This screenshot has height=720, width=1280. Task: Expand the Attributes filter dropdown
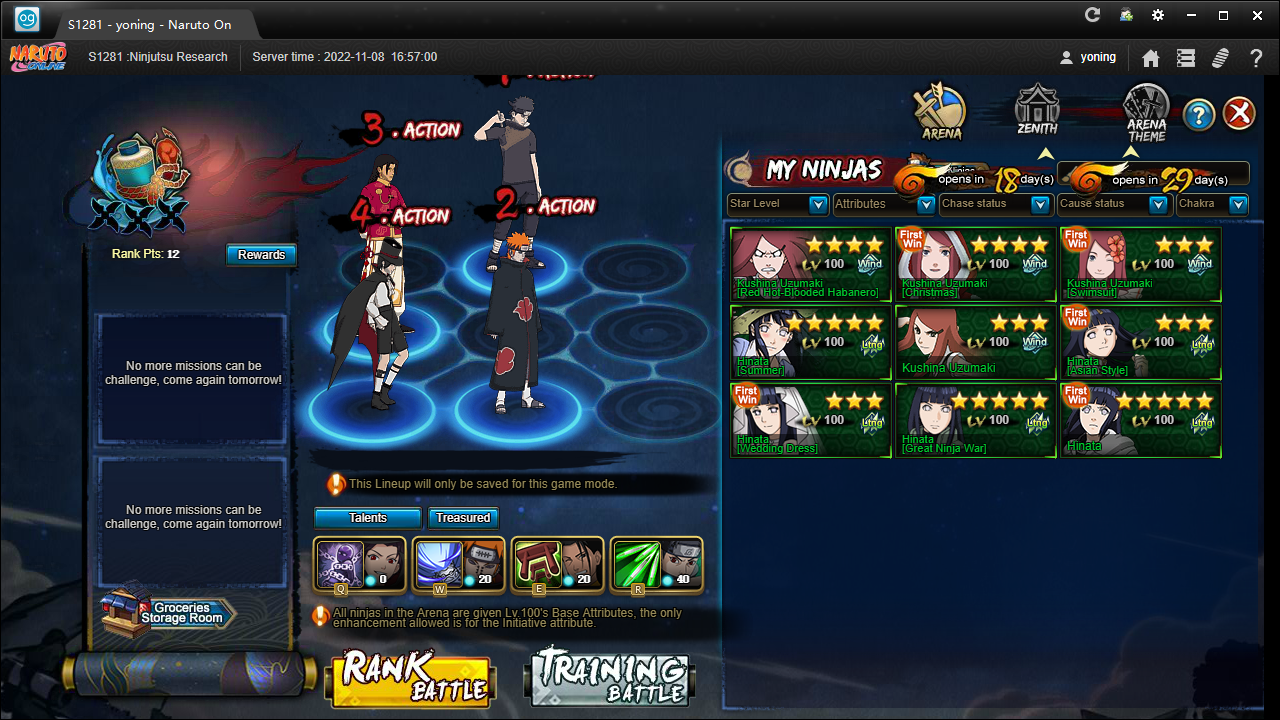point(885,204)
